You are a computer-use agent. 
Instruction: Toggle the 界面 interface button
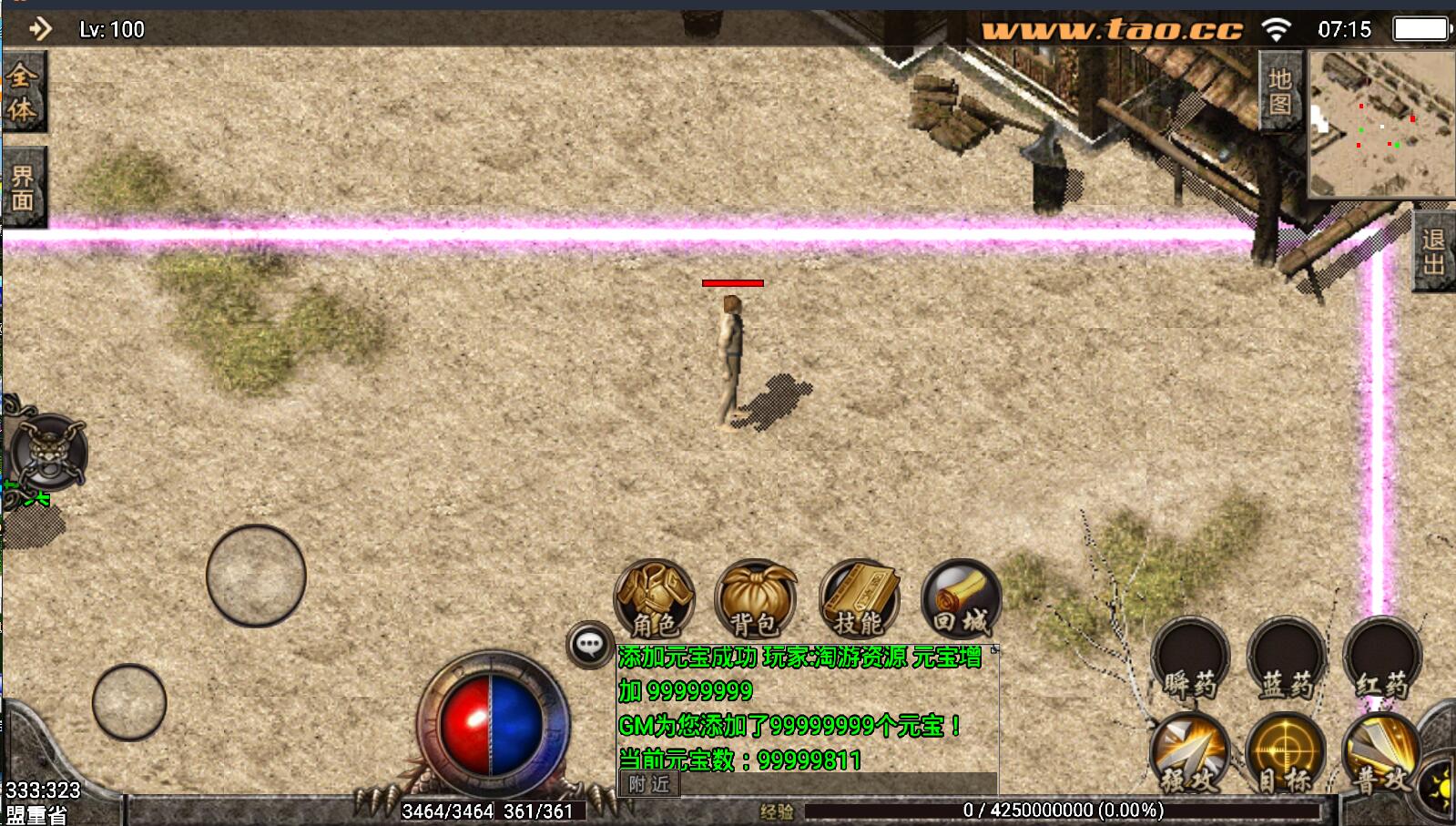point(22,188)
